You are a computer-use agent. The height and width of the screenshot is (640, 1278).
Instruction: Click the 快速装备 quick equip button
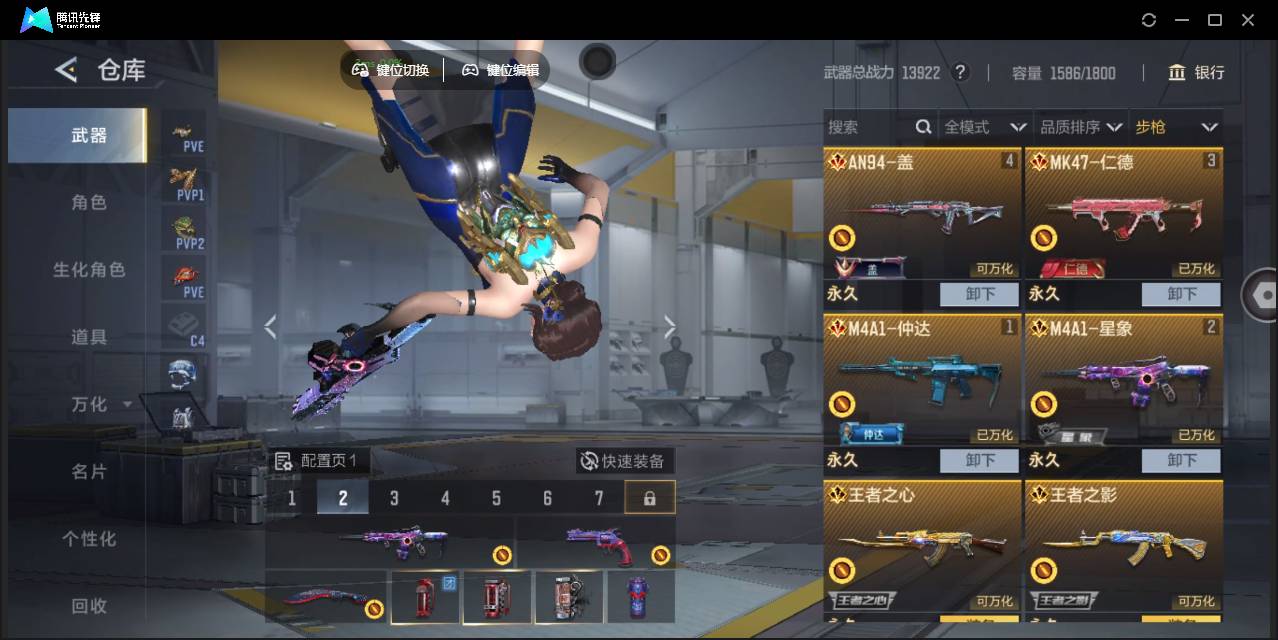[622, 461]
